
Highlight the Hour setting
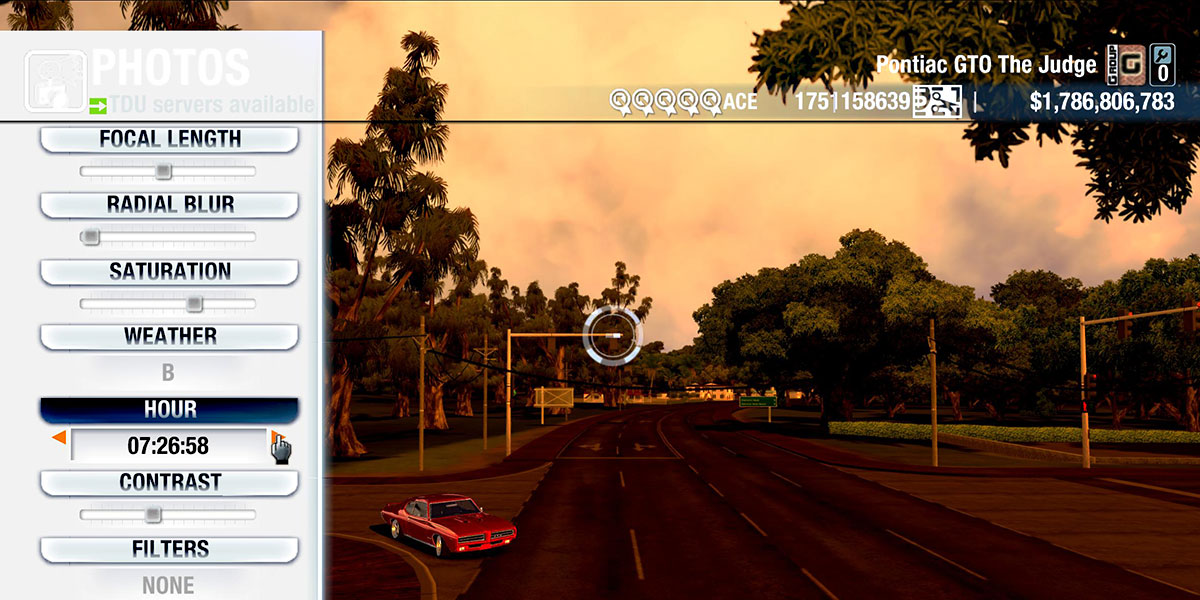coord(169,410)
